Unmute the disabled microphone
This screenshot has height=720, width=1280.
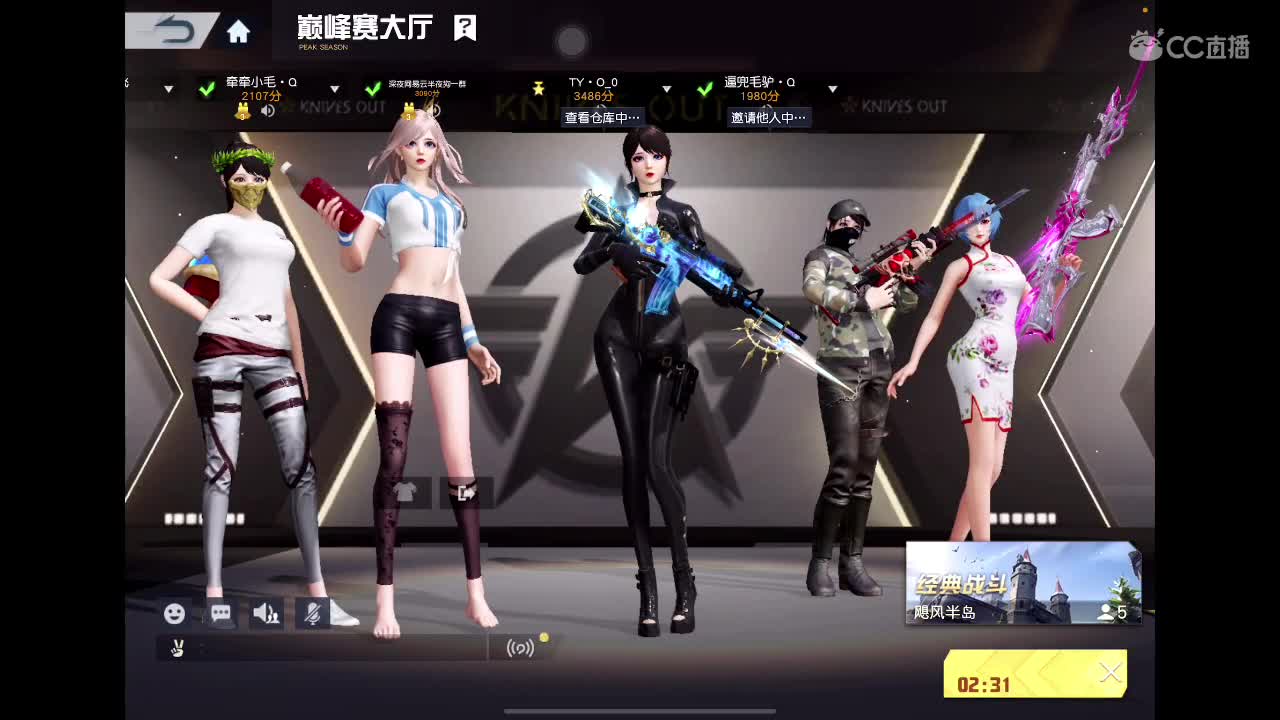(x=310, y=613)
